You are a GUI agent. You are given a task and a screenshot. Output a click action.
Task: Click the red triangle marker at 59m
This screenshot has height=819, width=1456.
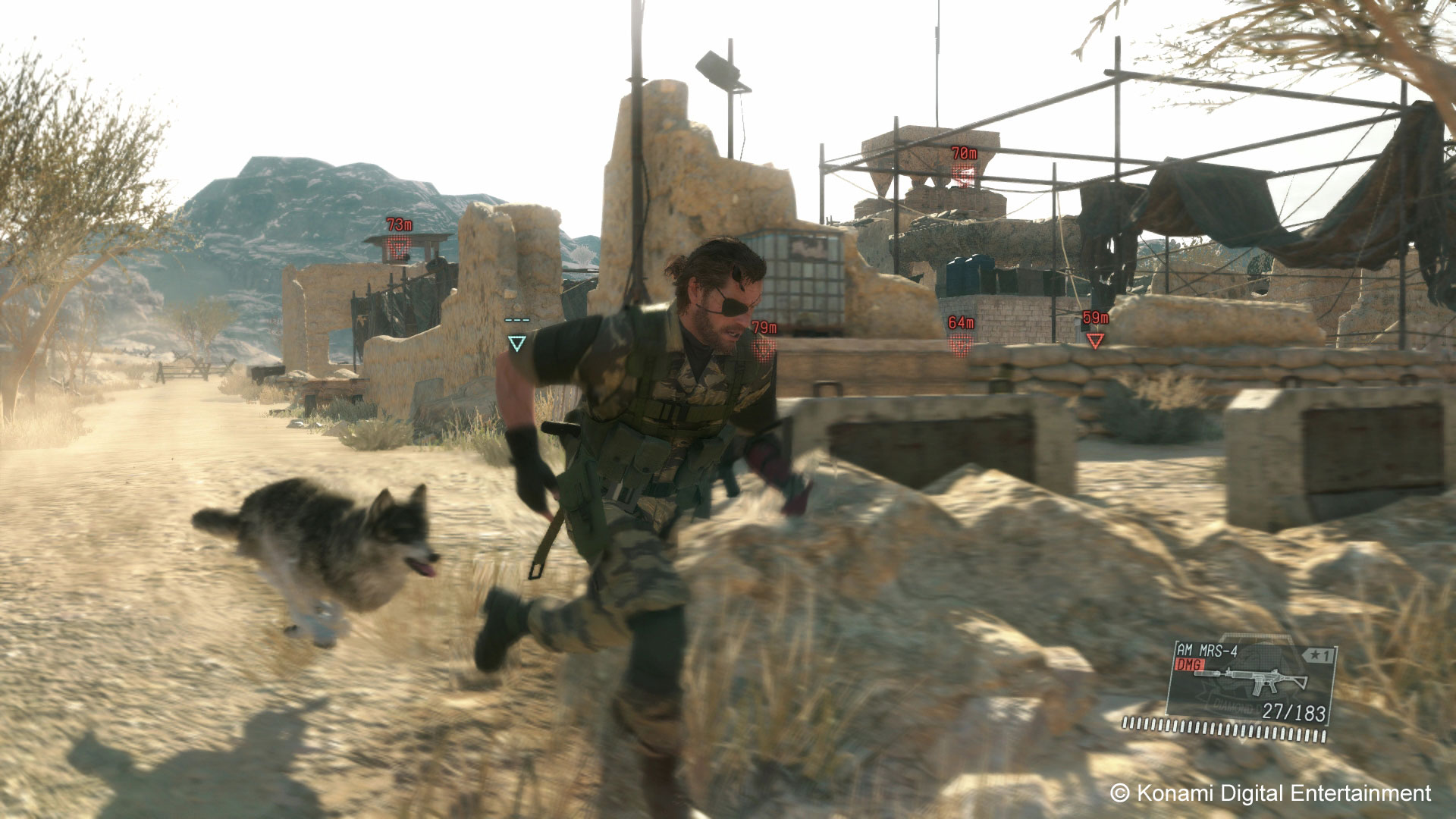coord(1095,340)
